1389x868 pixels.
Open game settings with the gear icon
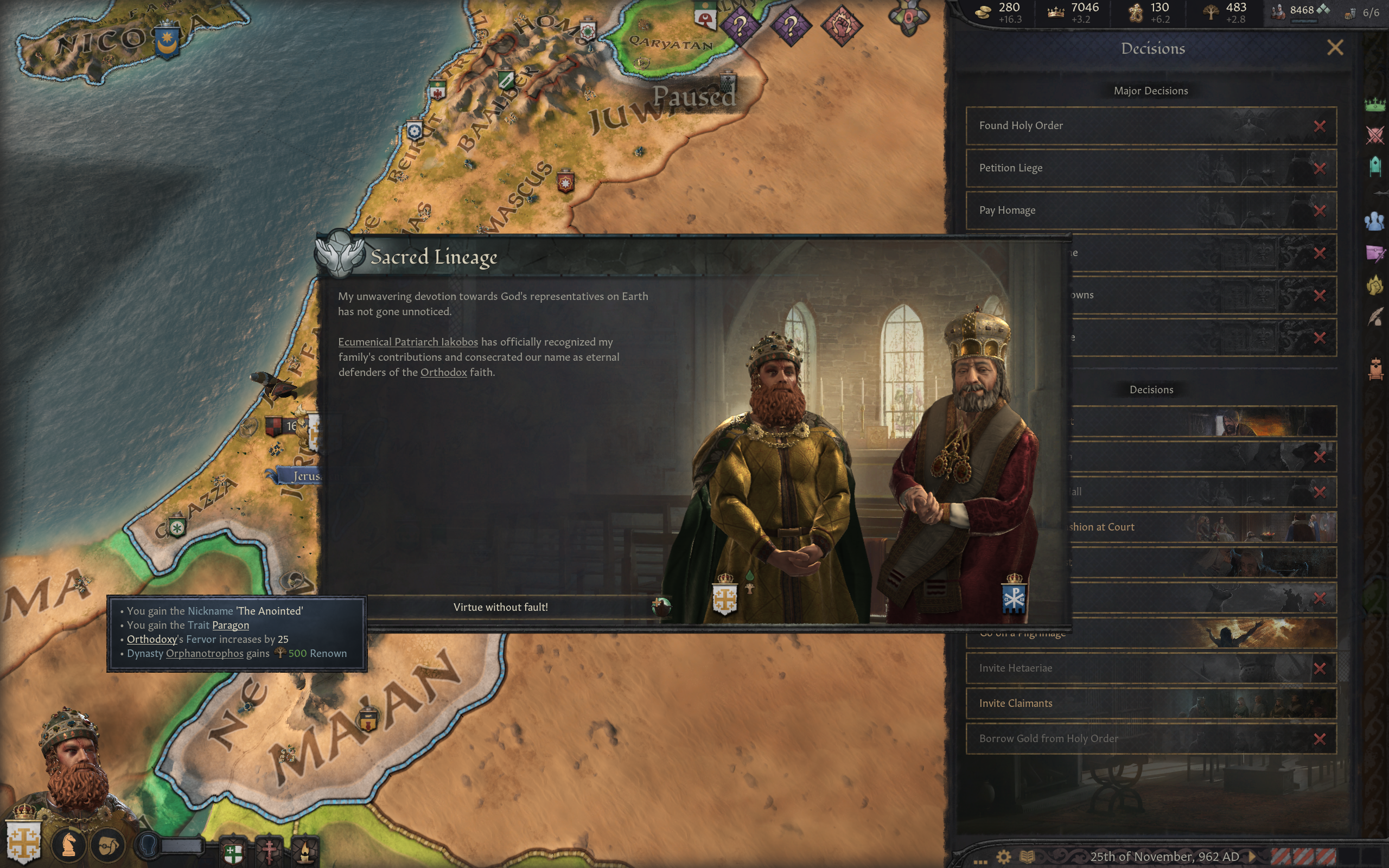tap(1003, 857)
